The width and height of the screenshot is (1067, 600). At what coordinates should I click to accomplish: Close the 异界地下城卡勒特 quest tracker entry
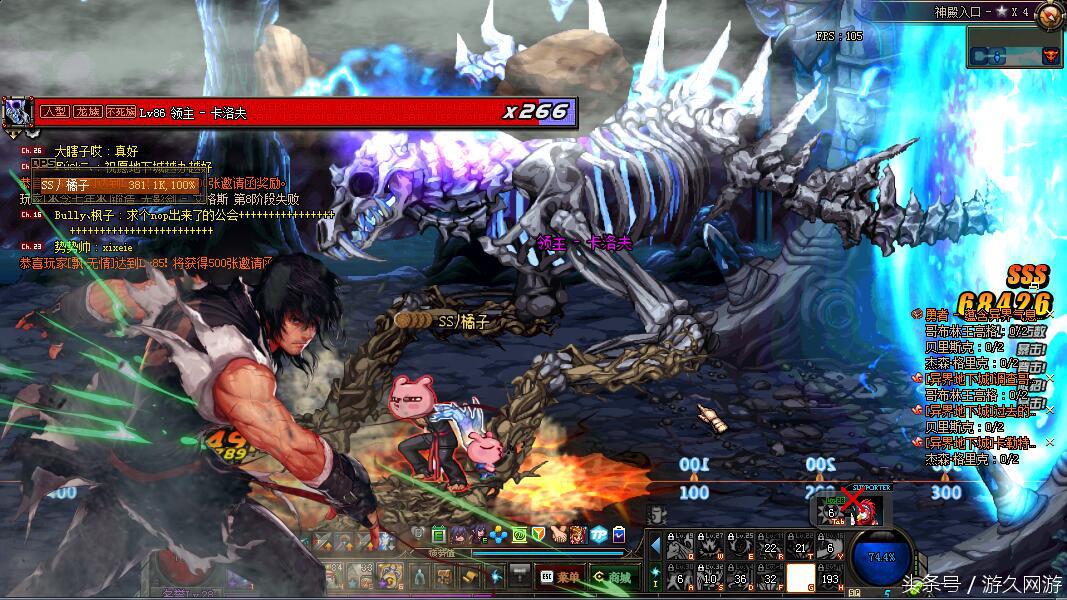coord(1050,442)
